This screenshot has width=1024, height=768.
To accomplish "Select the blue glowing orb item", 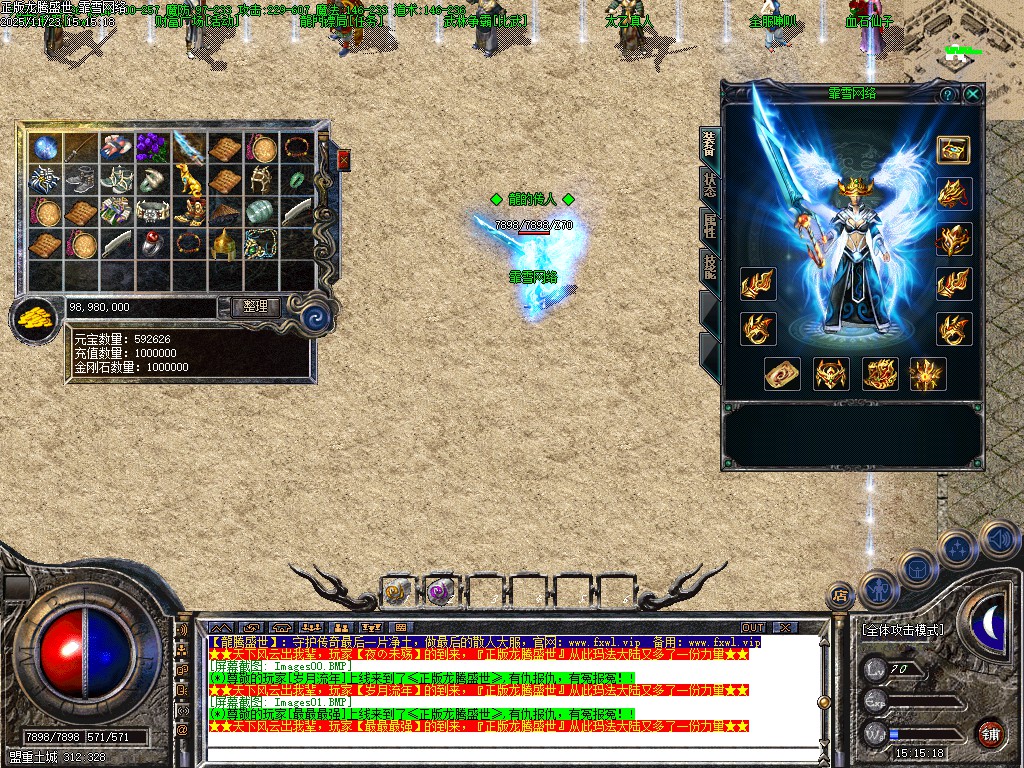I will [44, 148].
